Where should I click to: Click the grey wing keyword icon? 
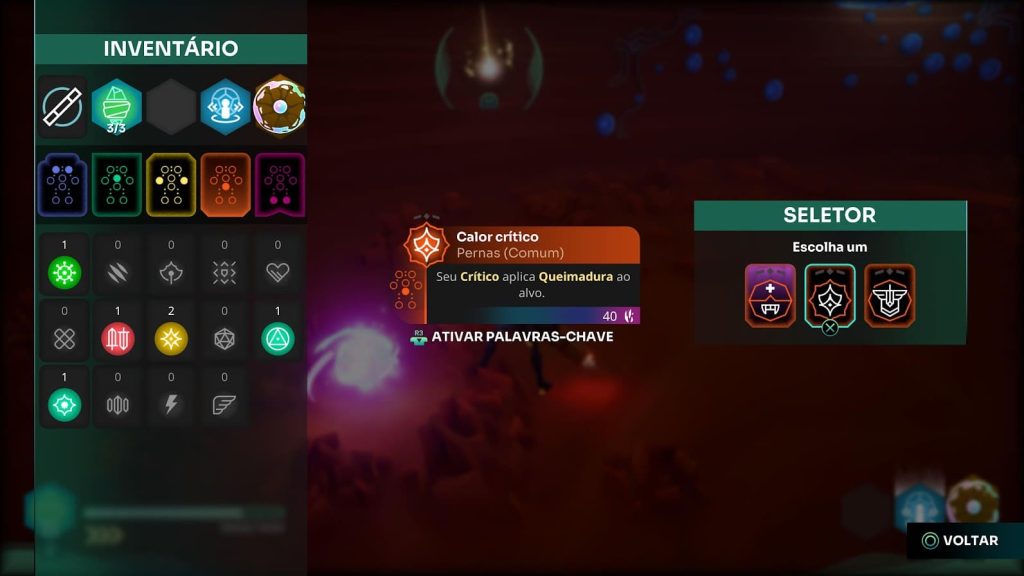pyautogui.click(x=224, y=405)
